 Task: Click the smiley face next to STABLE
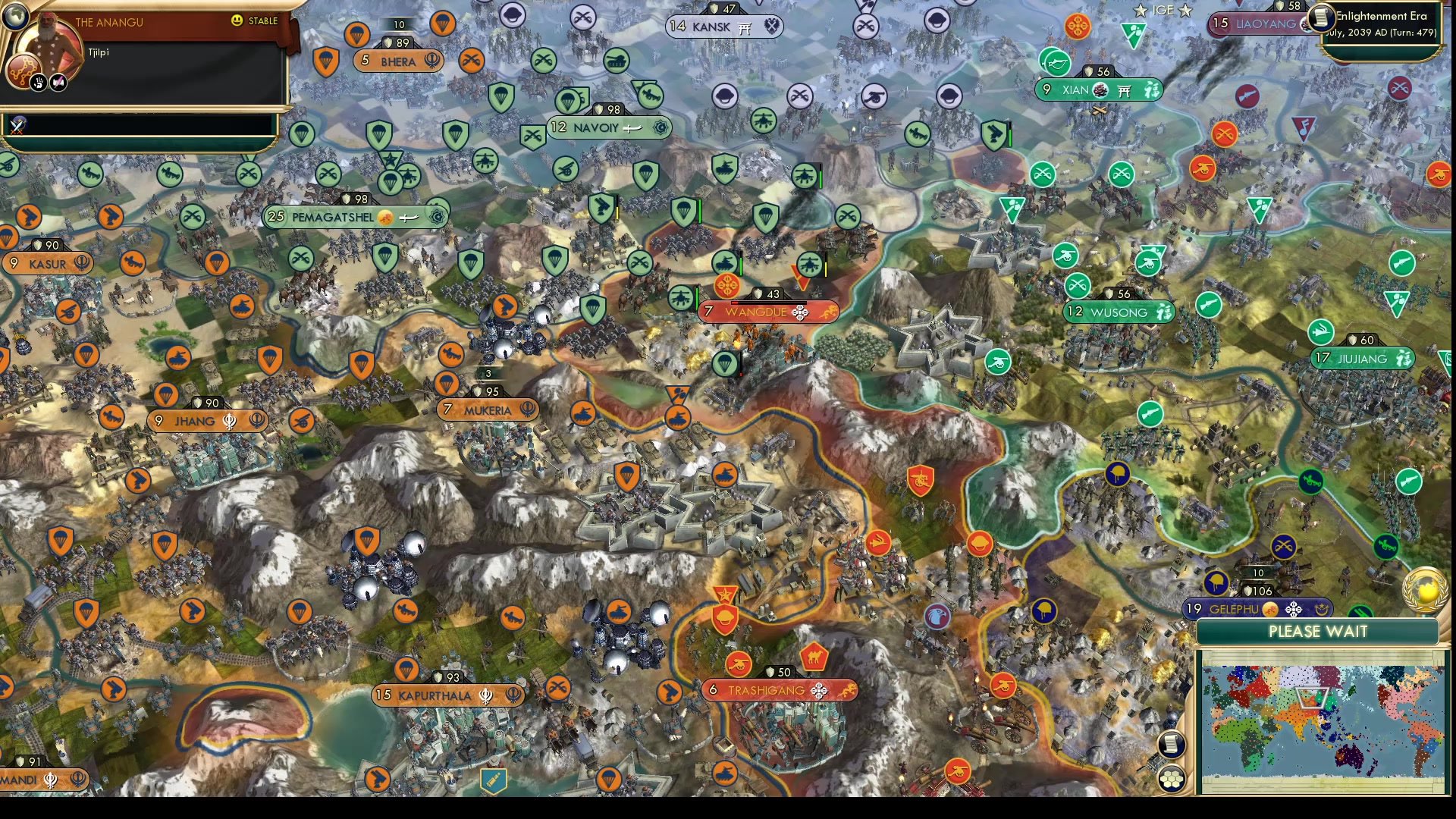[x=236, y=20]
